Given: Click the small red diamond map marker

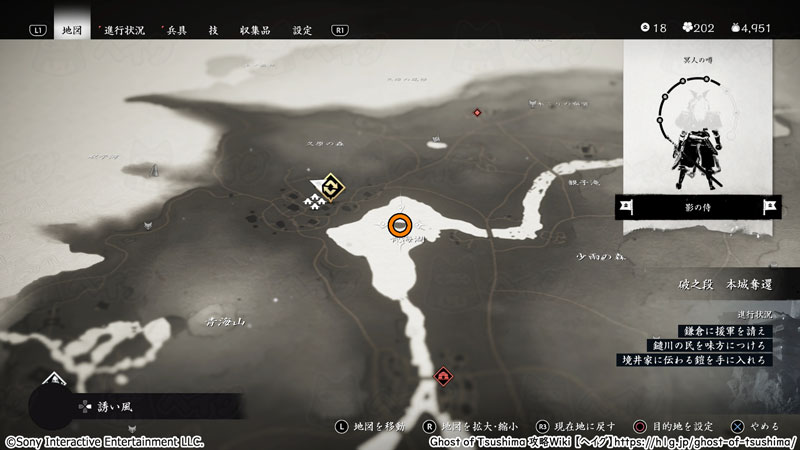Looking at the screenshot, I should 477,112.
